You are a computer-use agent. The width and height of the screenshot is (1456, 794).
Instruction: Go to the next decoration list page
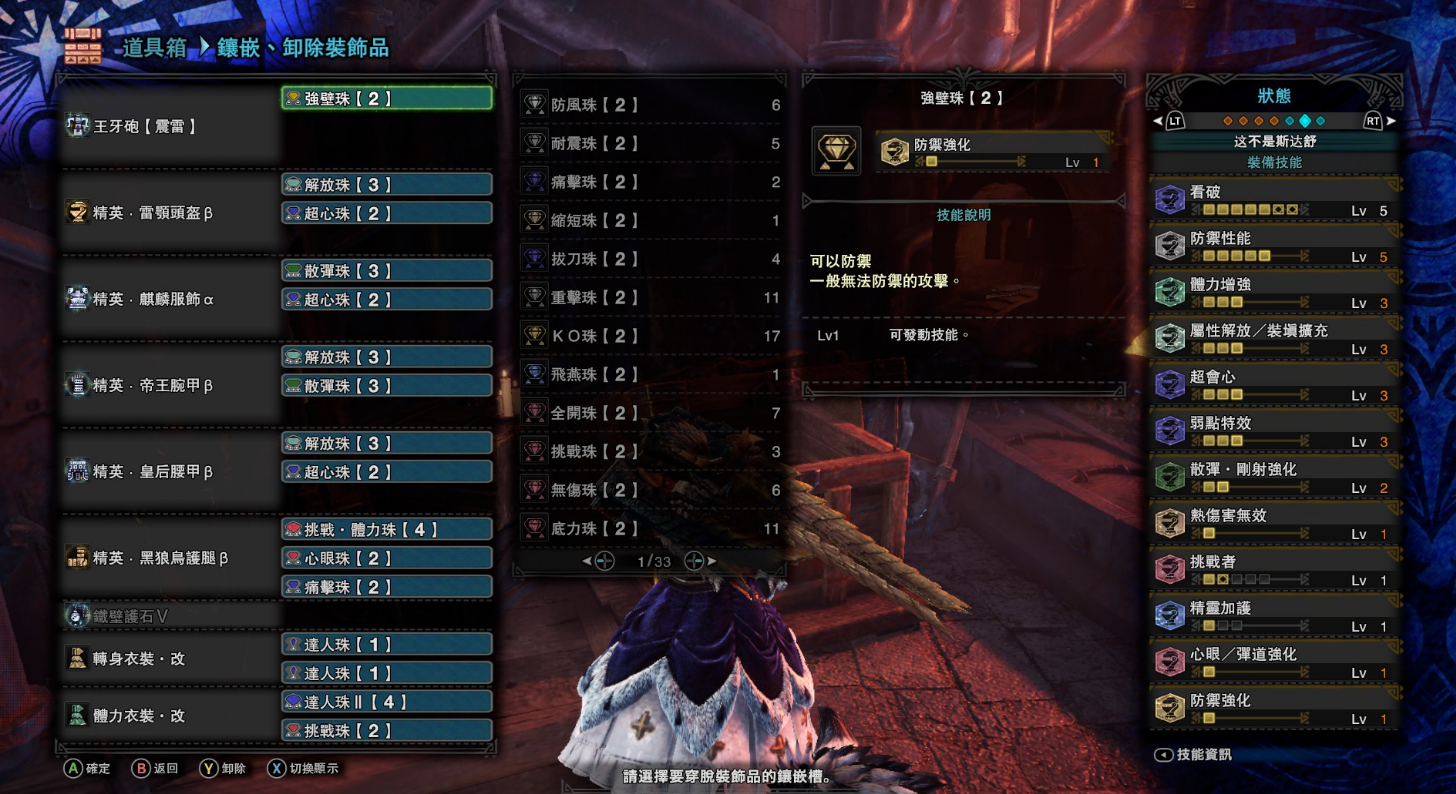(x=697, y=562)
